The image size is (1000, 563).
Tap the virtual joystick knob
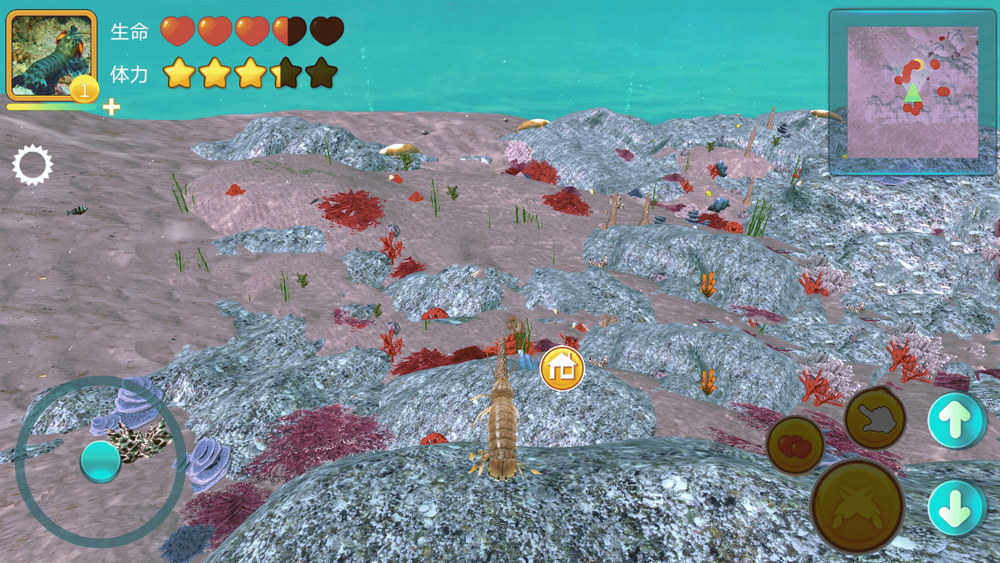pos(100,461)
